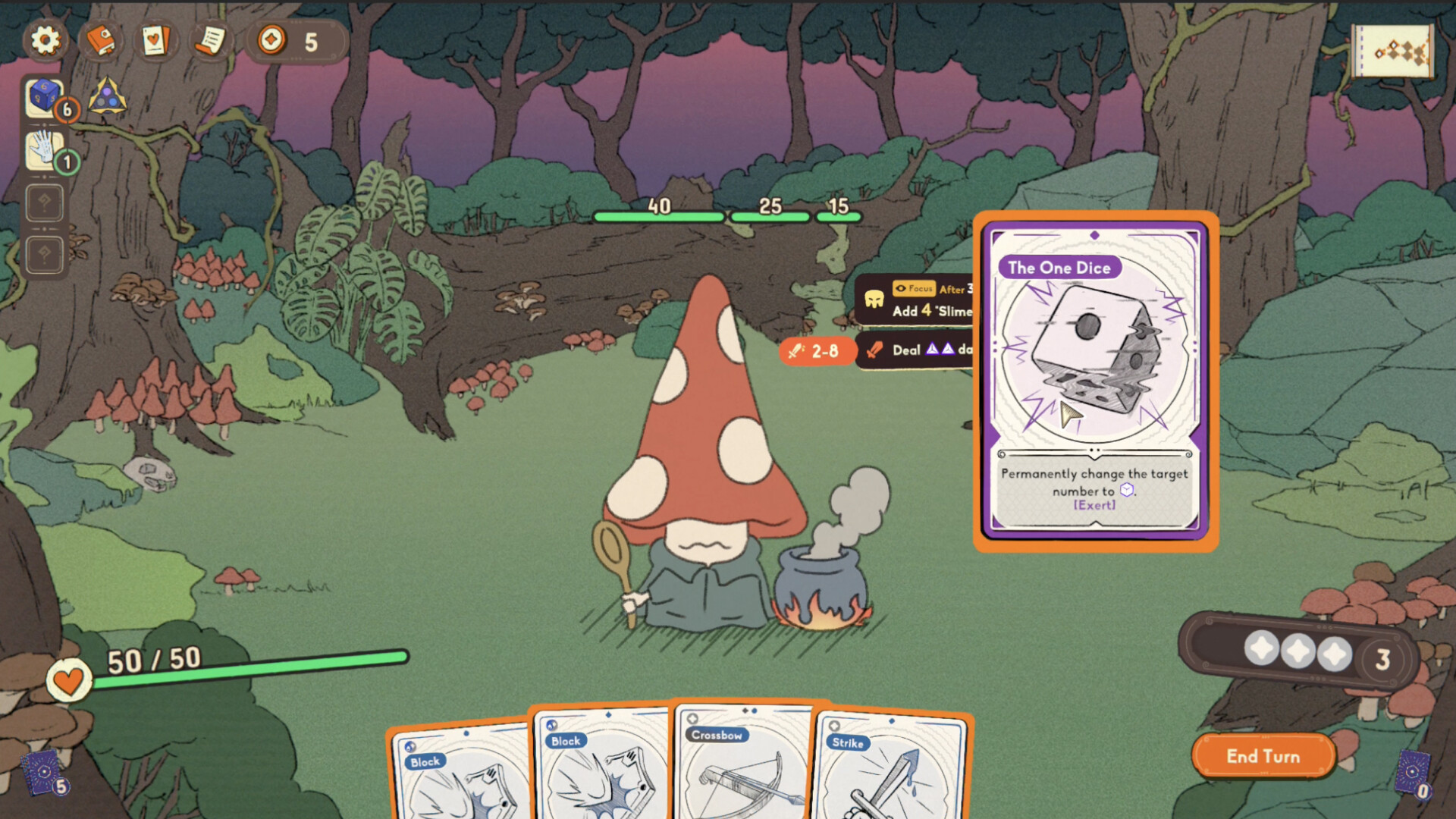This screenshot has height=819, width=1456.
Task: Click the coin counter showing 5
Action: (x=296, y=41)
